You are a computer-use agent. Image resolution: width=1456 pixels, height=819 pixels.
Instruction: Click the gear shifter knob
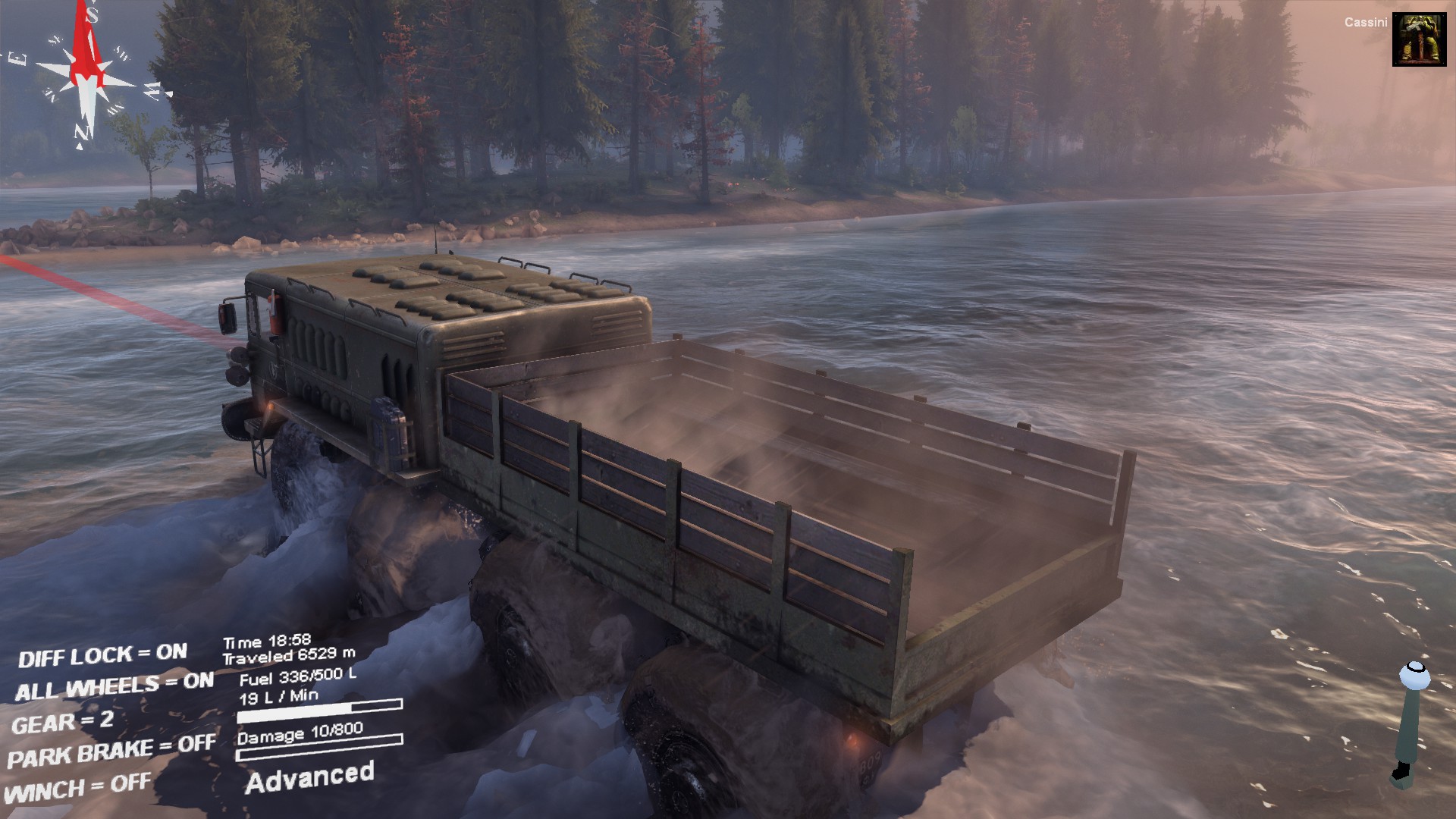[x=1414, y=675]
